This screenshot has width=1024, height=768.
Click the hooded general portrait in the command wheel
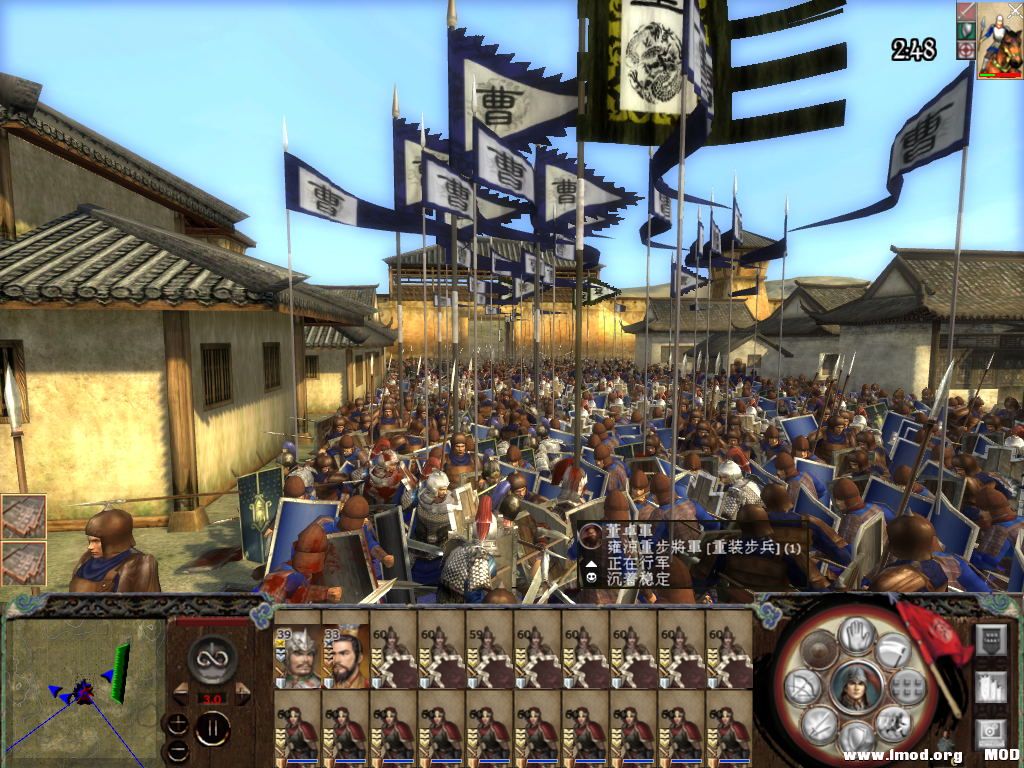[856, 687]
